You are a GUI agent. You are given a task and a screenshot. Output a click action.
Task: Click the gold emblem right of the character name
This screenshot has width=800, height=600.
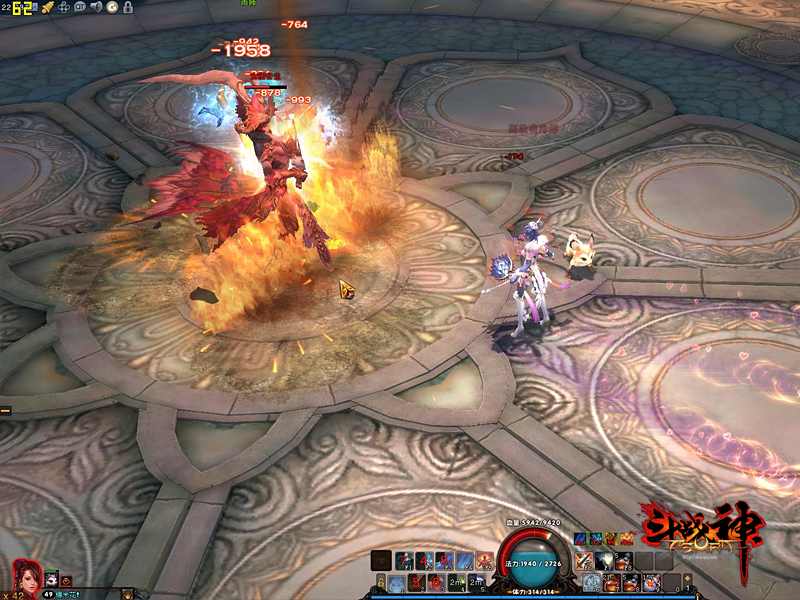pos(127,594)
